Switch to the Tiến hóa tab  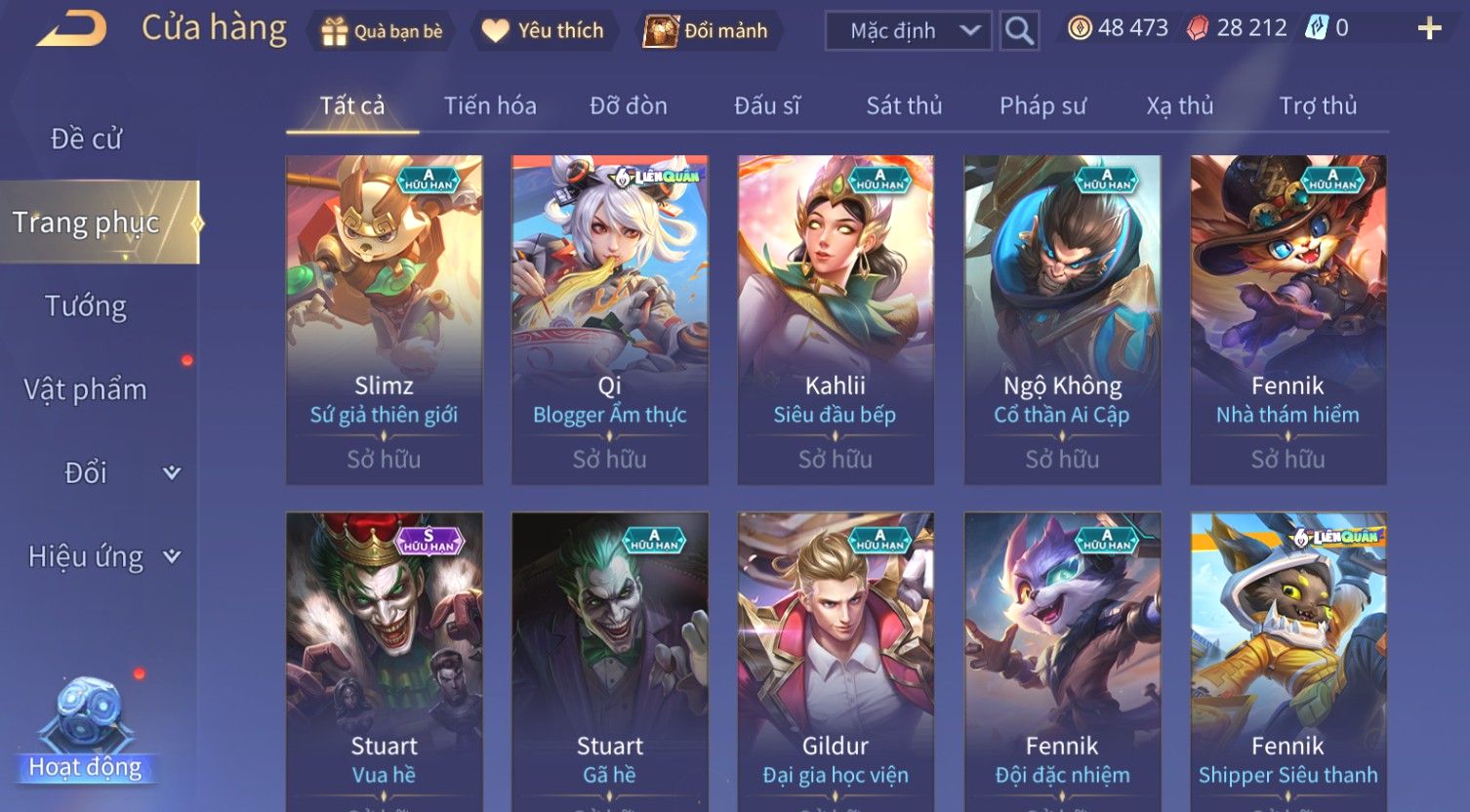[x=490, y=105]
